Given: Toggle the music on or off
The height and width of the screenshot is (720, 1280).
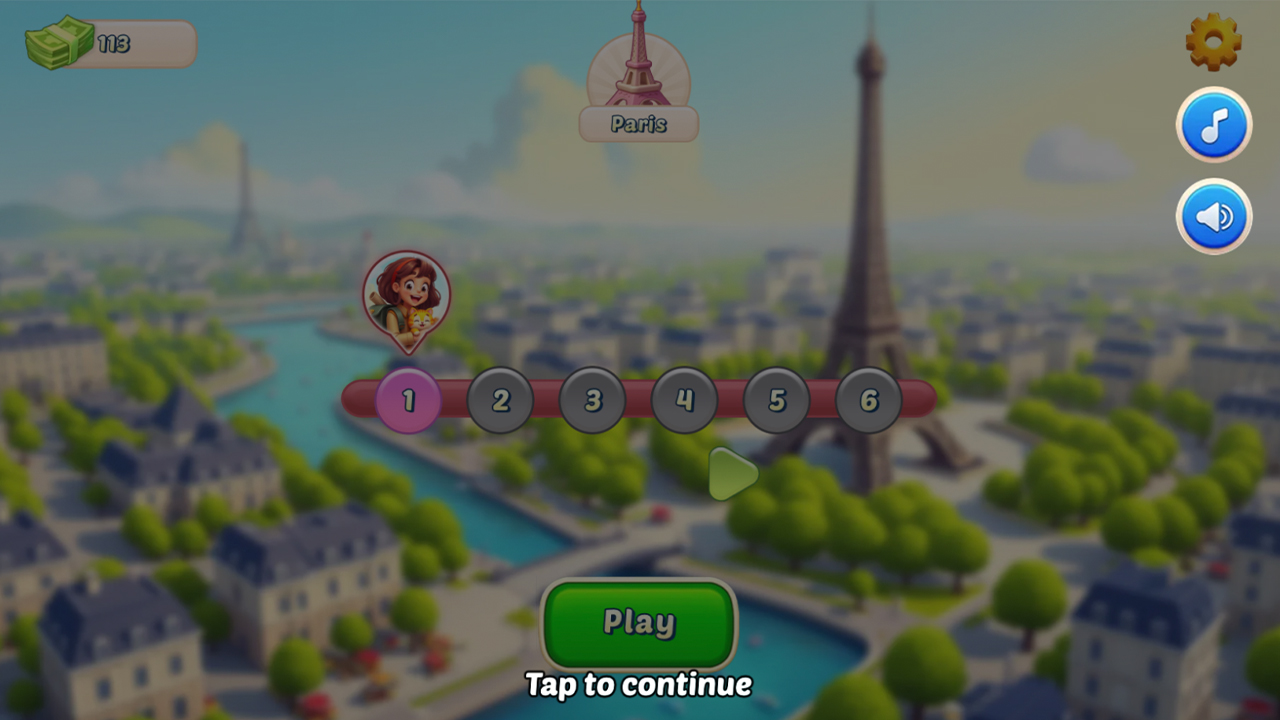Looking at the screenshot, I should [1214, 124].
